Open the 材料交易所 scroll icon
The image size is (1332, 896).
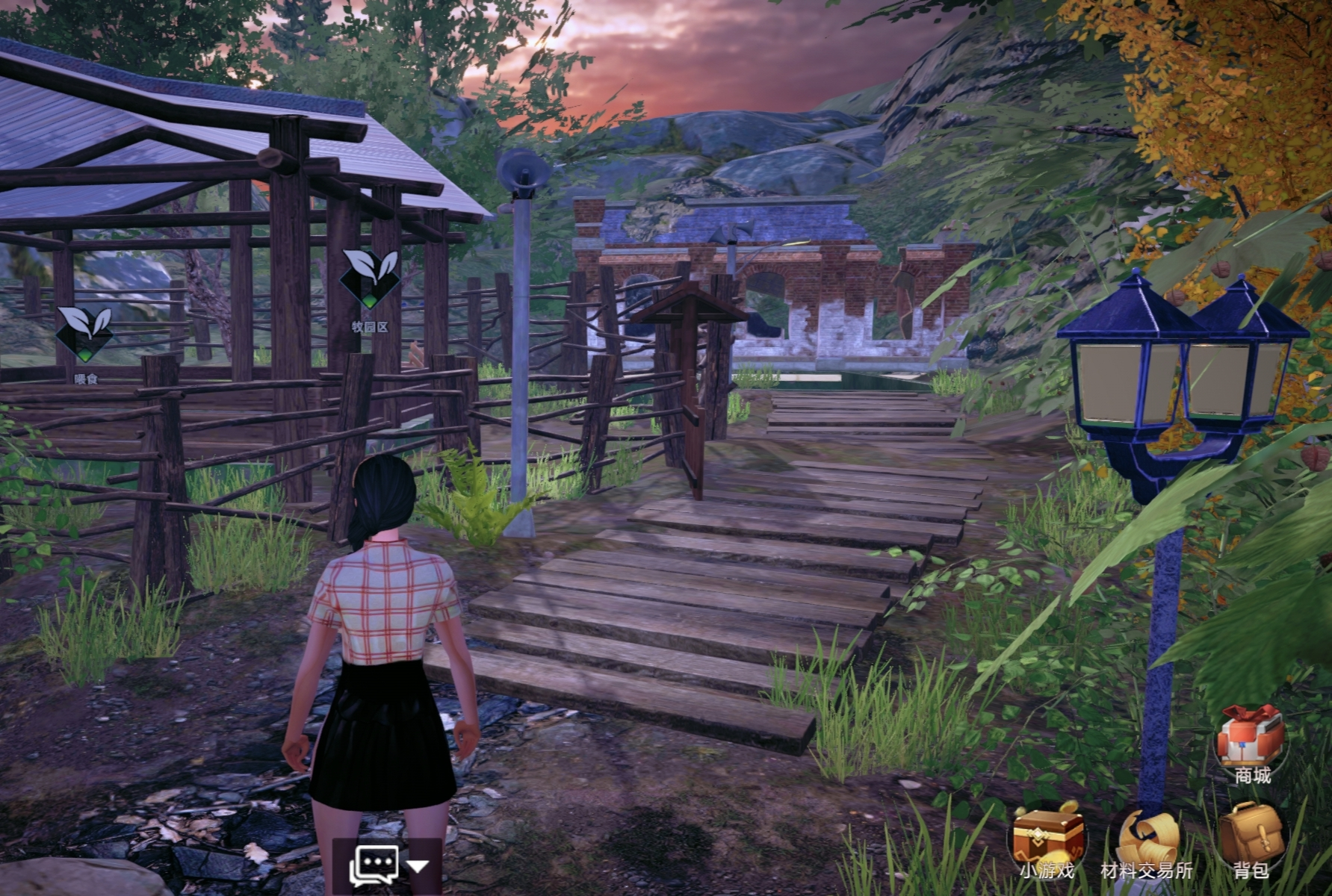point(1148,837)
